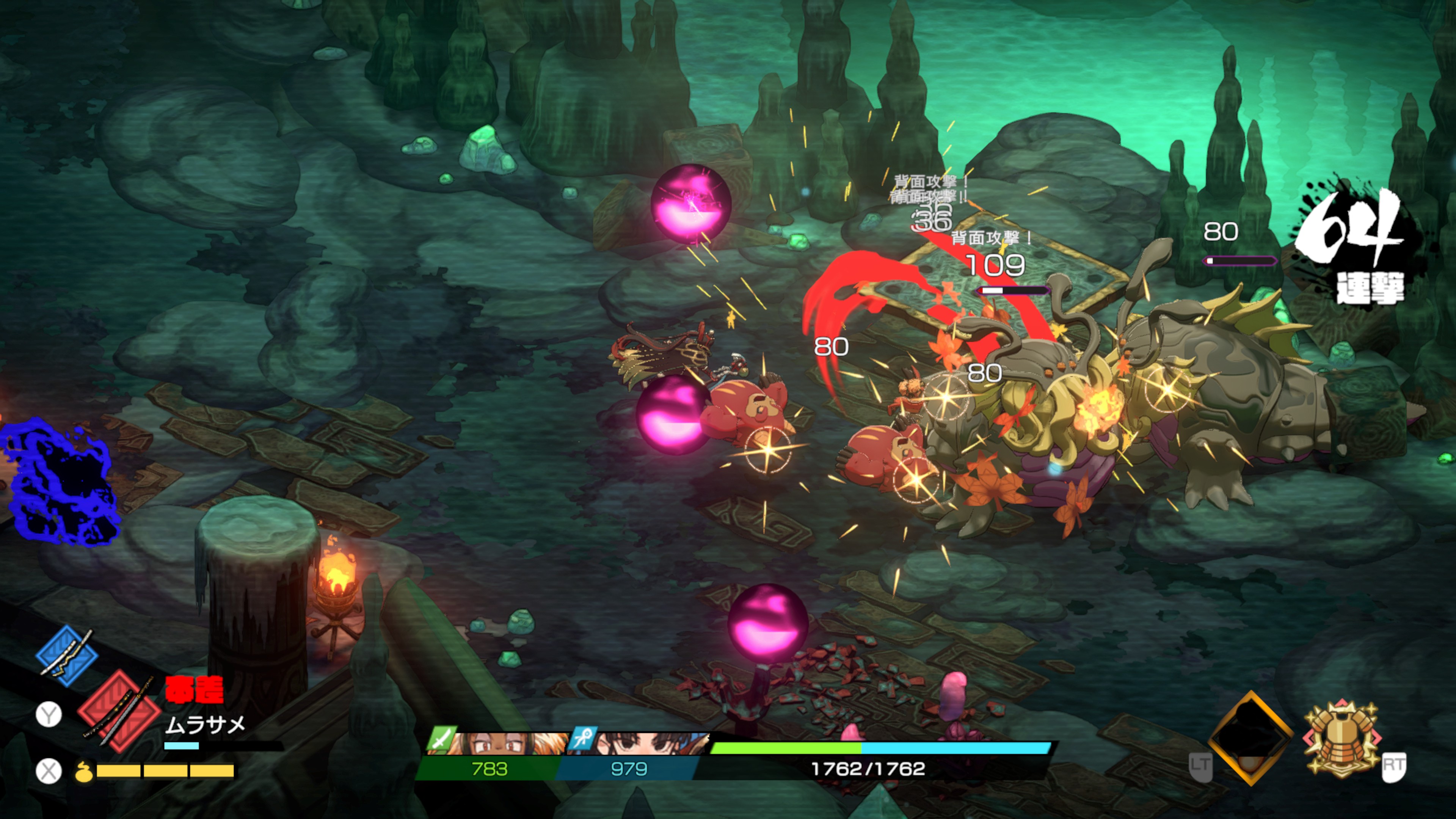
Task: Activate the gold-framed diamond skill icon
Action: [x=1250, y=737]
